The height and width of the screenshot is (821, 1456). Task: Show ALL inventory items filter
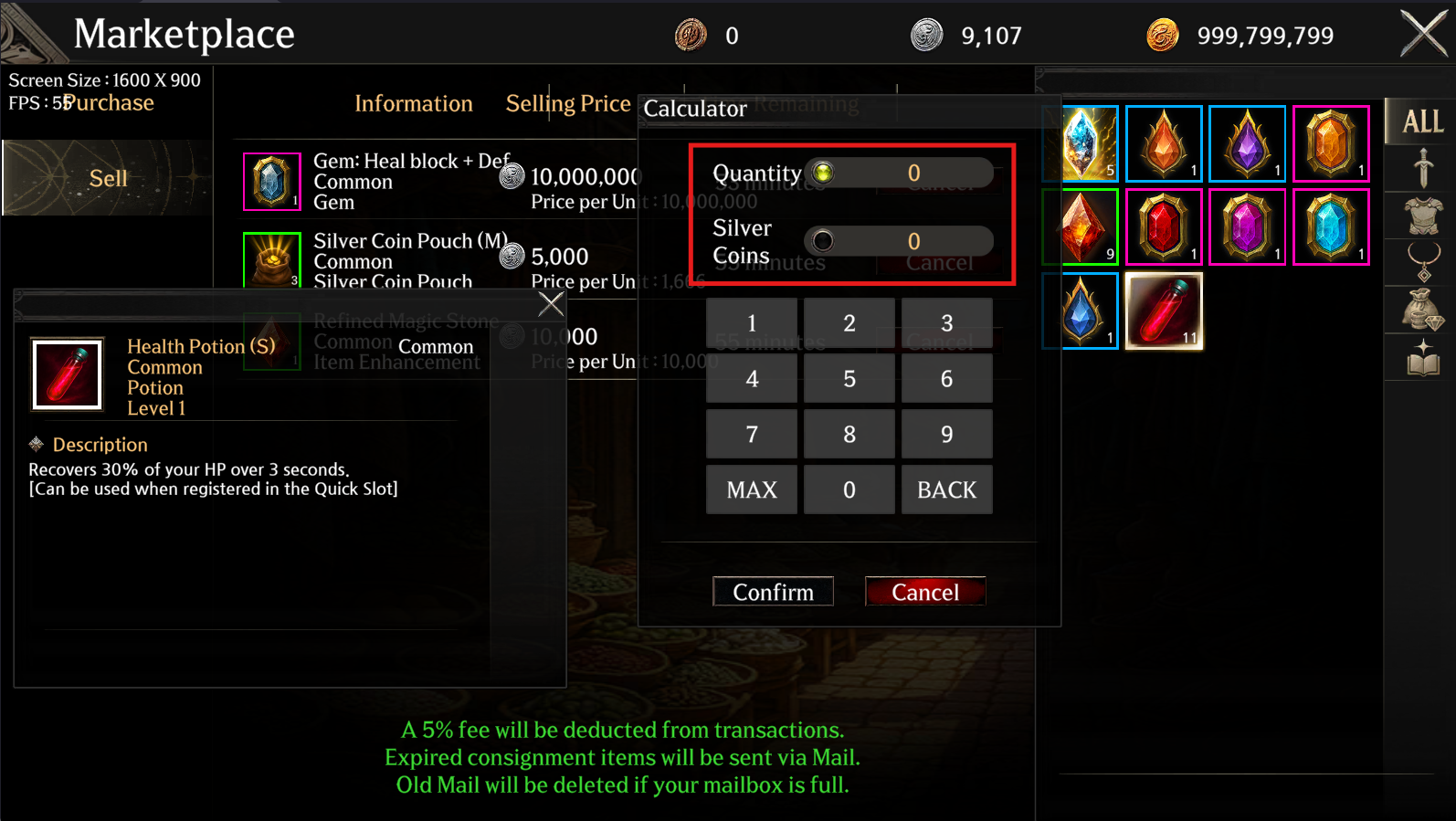1421,121
